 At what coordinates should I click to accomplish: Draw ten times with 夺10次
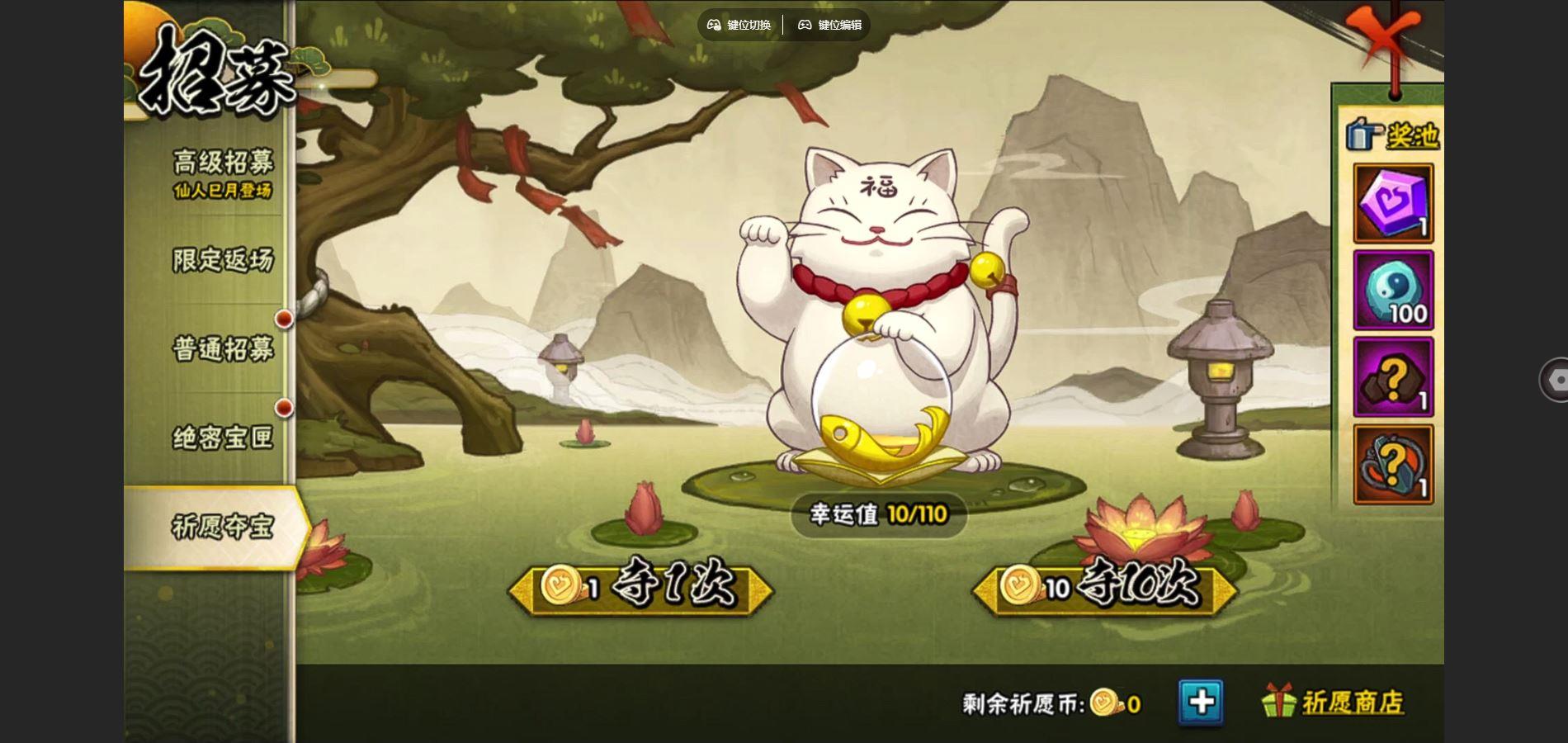pos(1105,588)
